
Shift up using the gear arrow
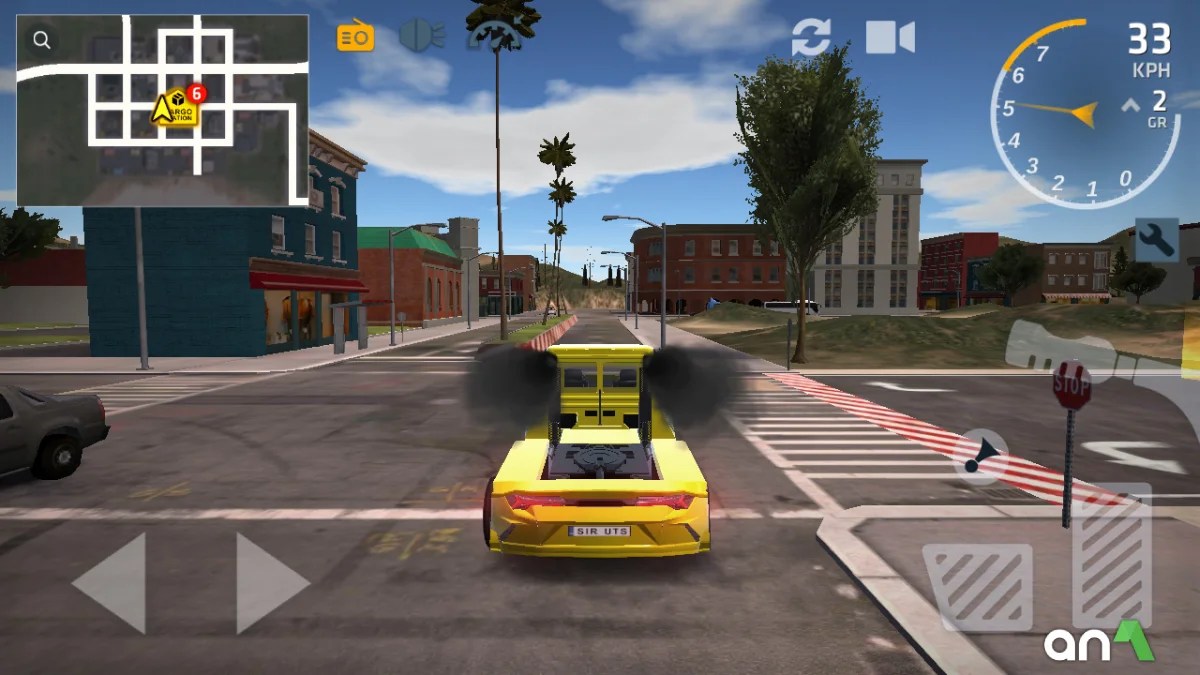pos(1130,104)
